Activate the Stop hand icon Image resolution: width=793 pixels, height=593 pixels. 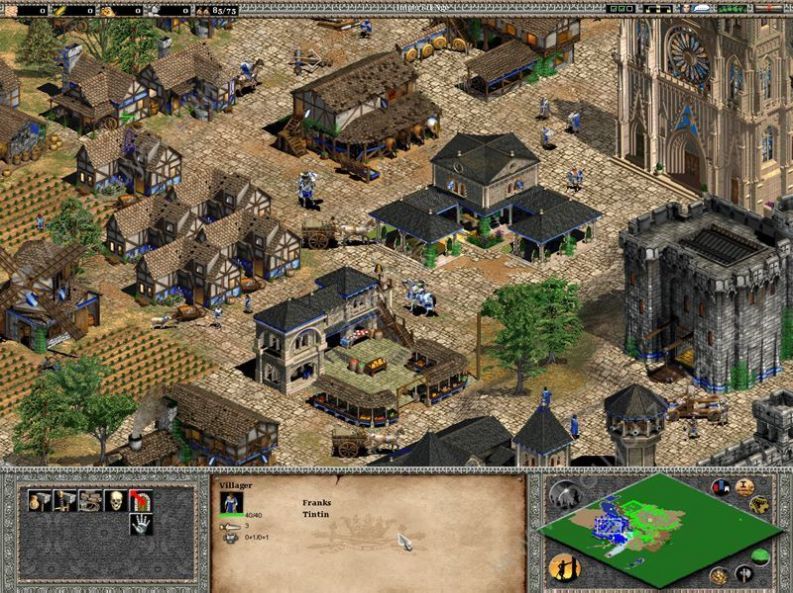coord(140,525)
